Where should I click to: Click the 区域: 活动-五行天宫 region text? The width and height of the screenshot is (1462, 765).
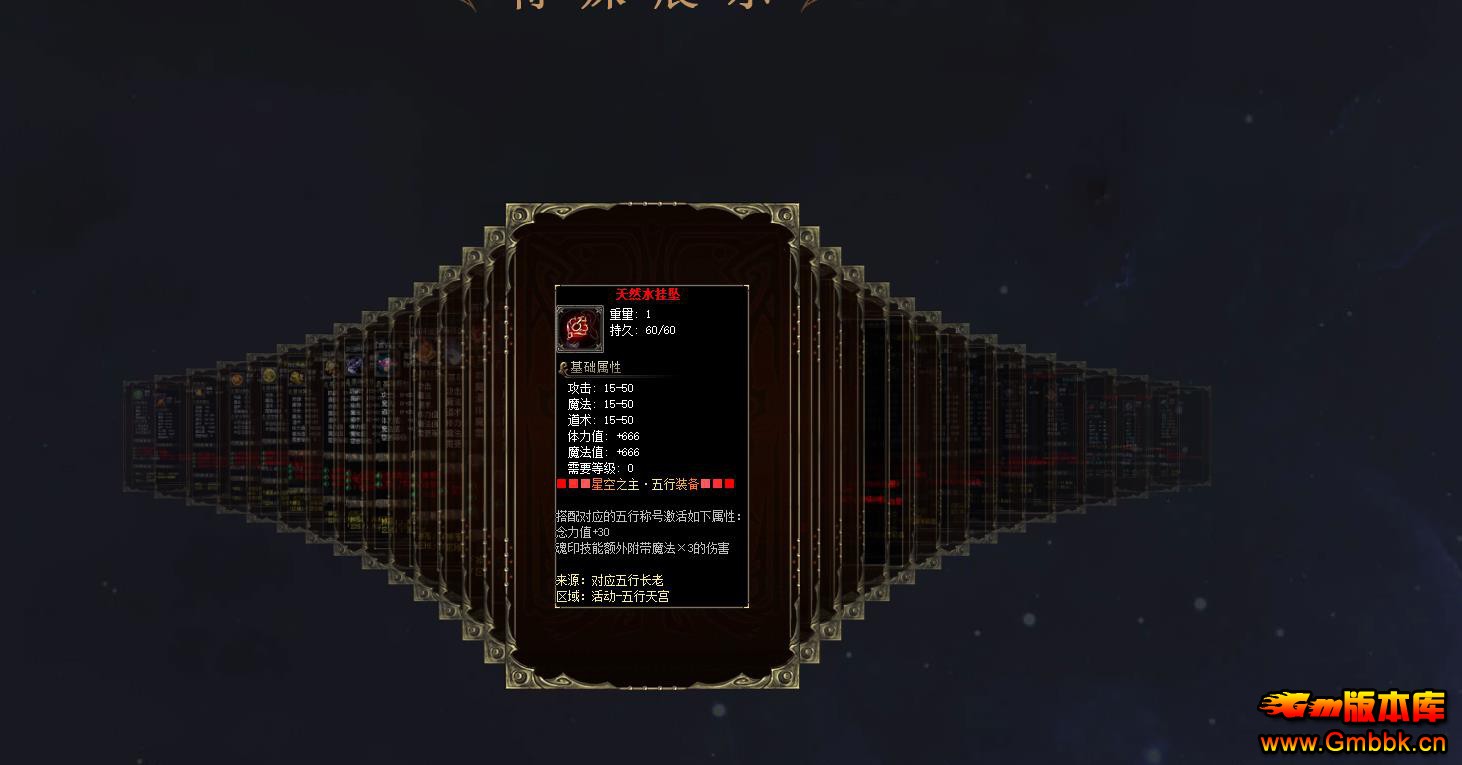click(615, 595)
